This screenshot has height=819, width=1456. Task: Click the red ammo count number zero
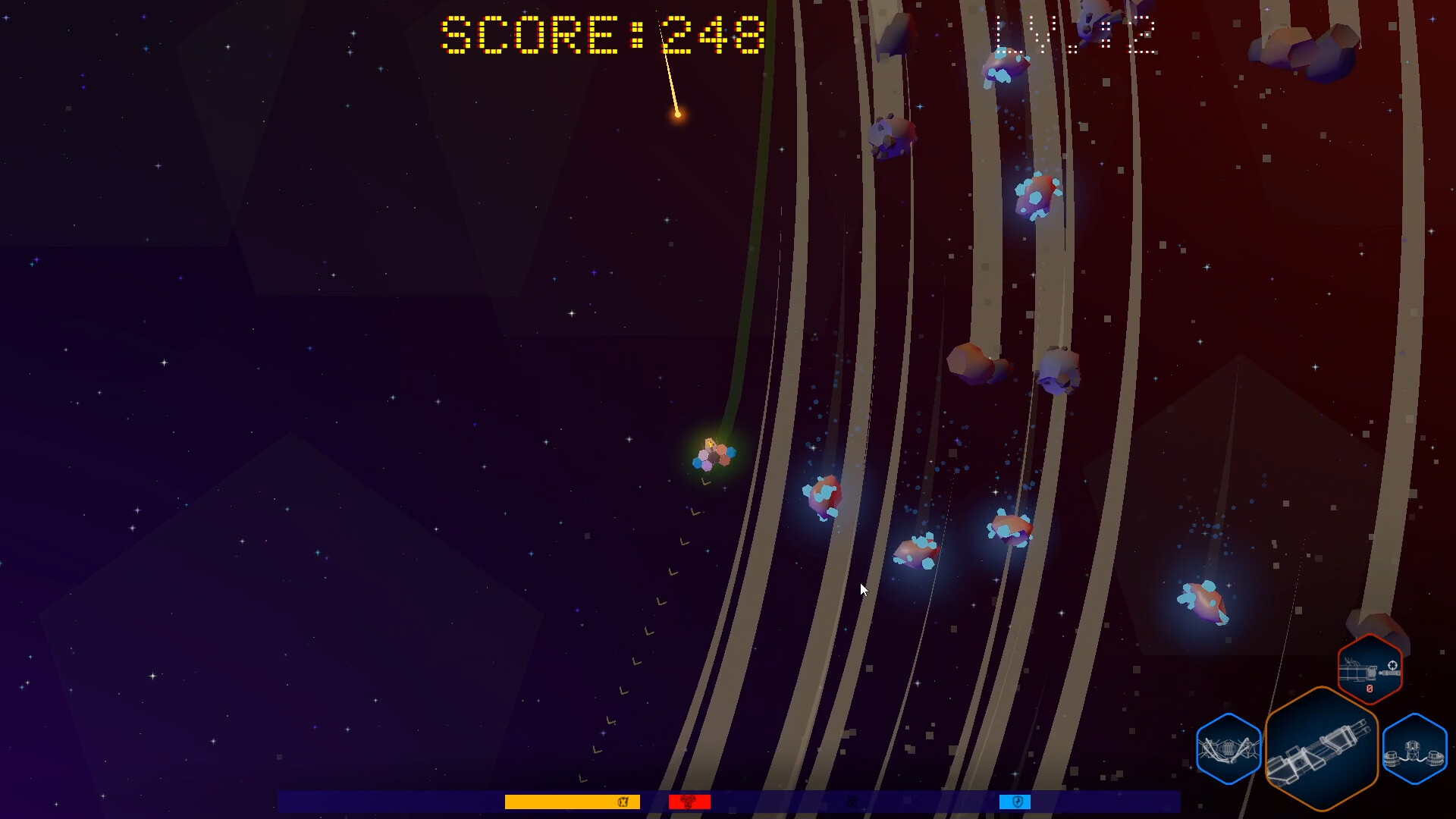pyautogui.click(x=1370, y=689)
